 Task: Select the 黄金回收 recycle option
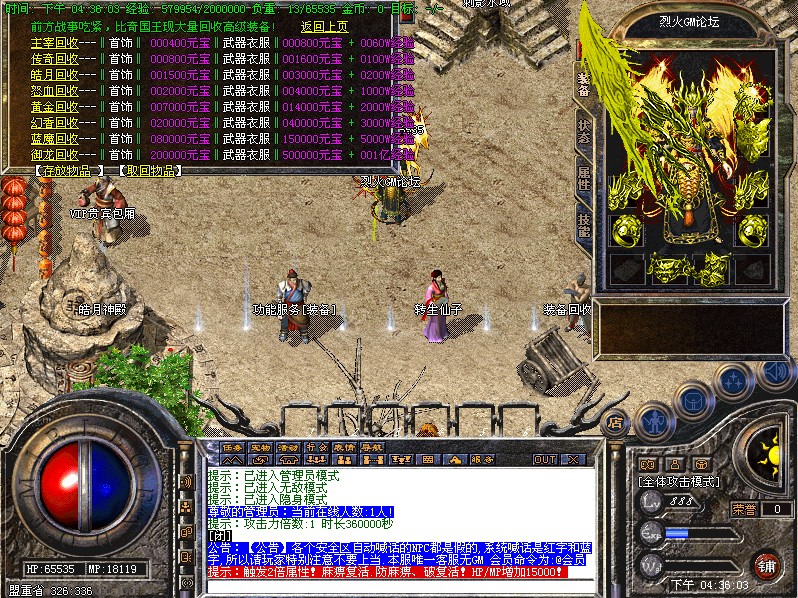coord(55,107)
